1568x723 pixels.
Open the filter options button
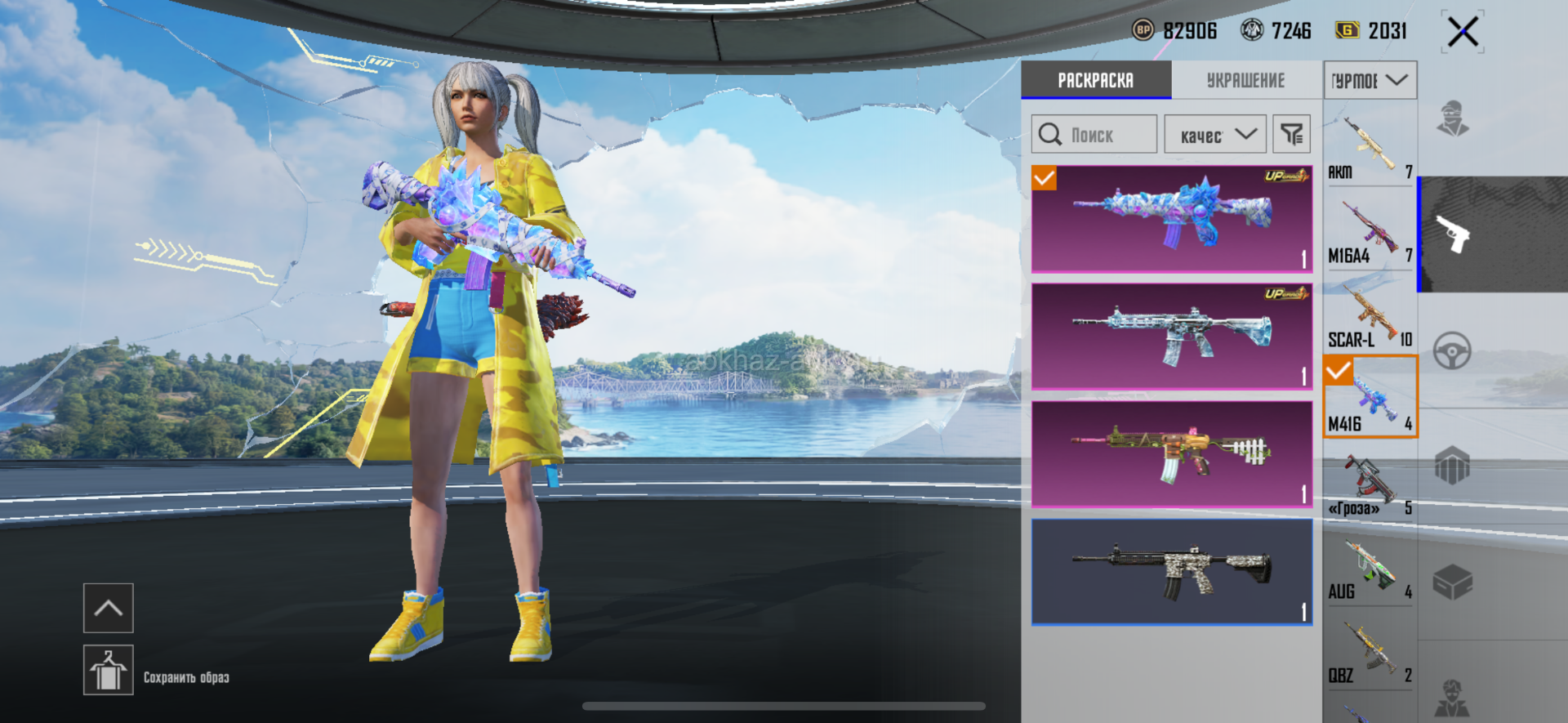click(x=1291, y=135)
